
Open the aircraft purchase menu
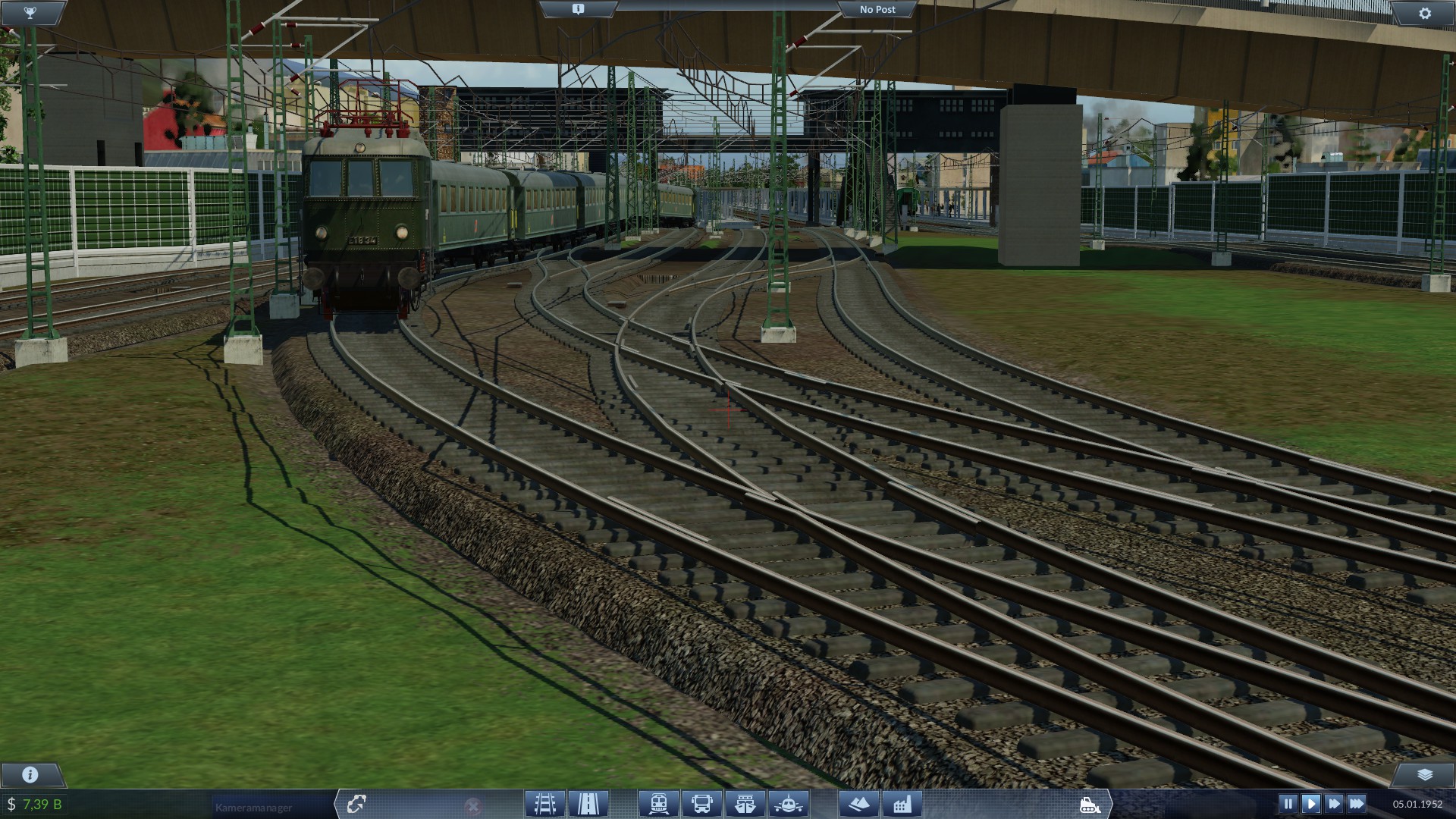(x=788, y=803)
